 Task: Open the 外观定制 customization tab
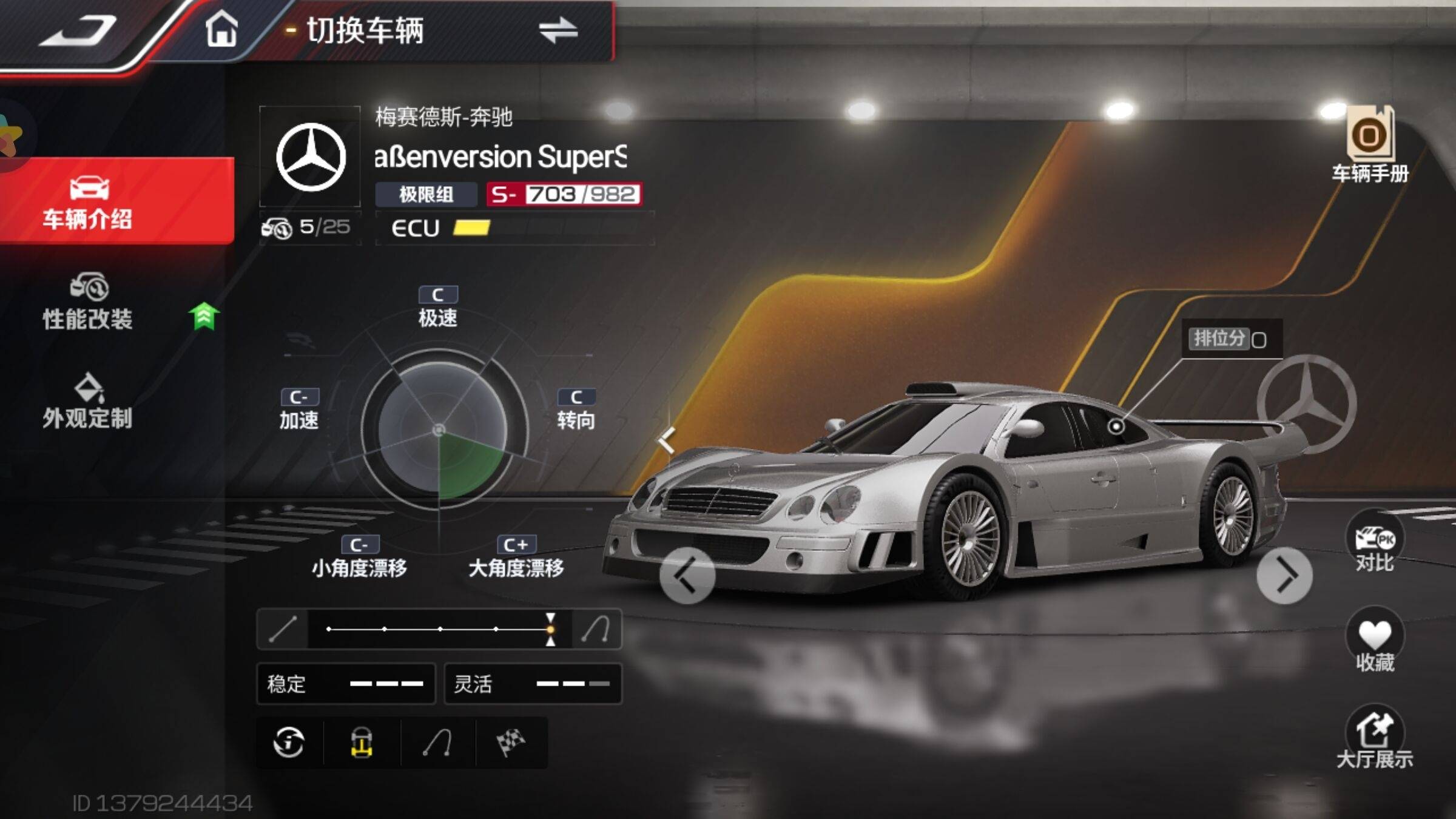point(88,402)
